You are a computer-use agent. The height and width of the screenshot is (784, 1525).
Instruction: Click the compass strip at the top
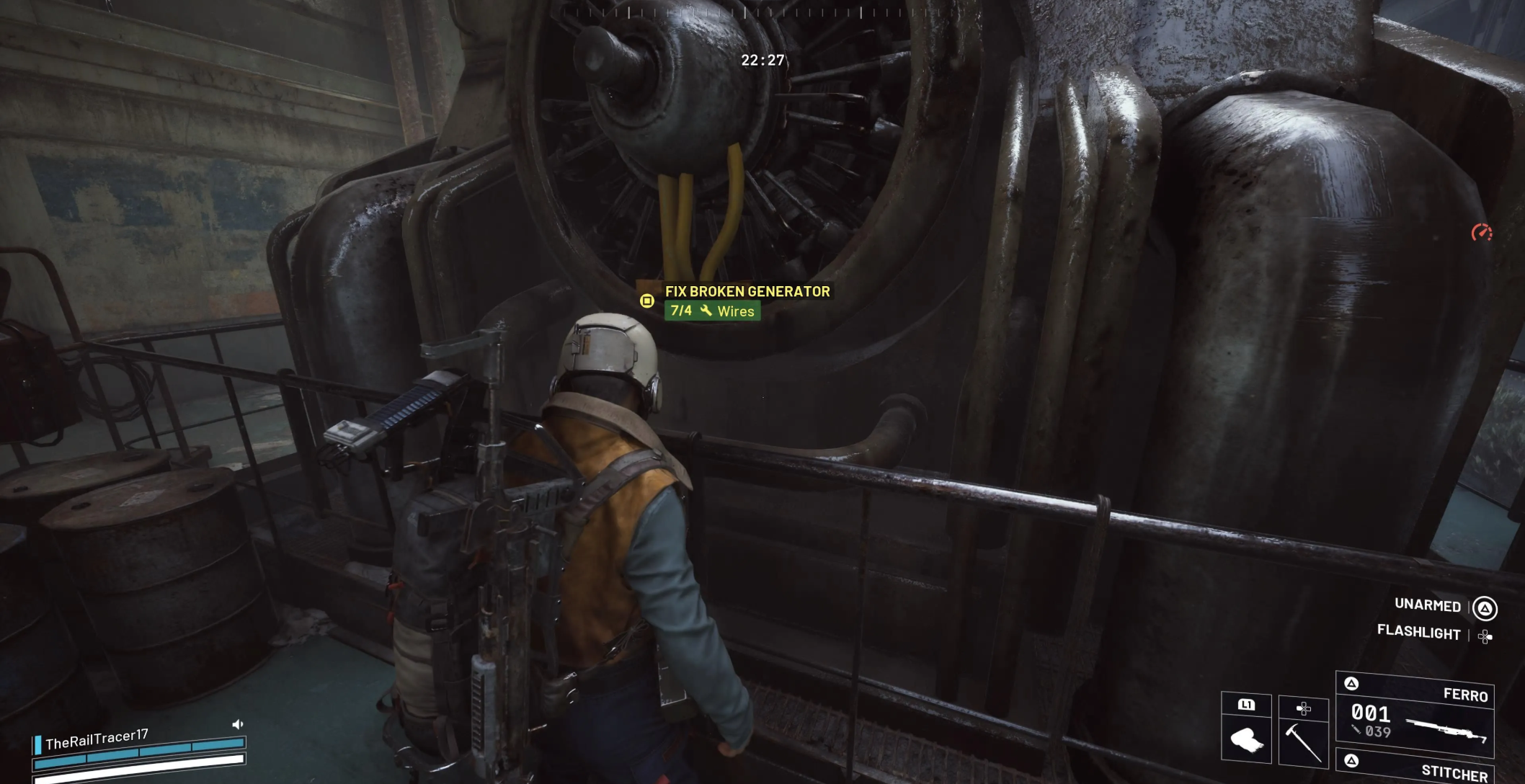pos(762,12)
